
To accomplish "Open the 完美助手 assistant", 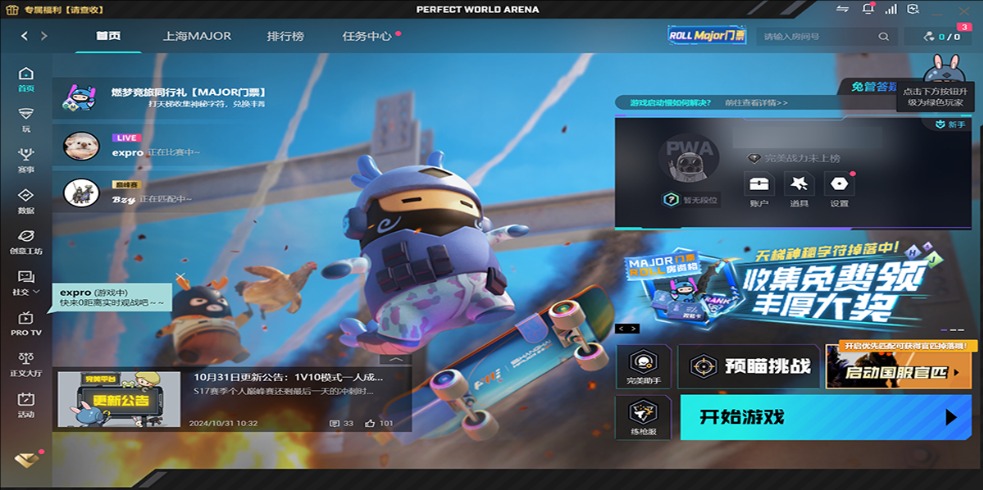I will [643, 367].
